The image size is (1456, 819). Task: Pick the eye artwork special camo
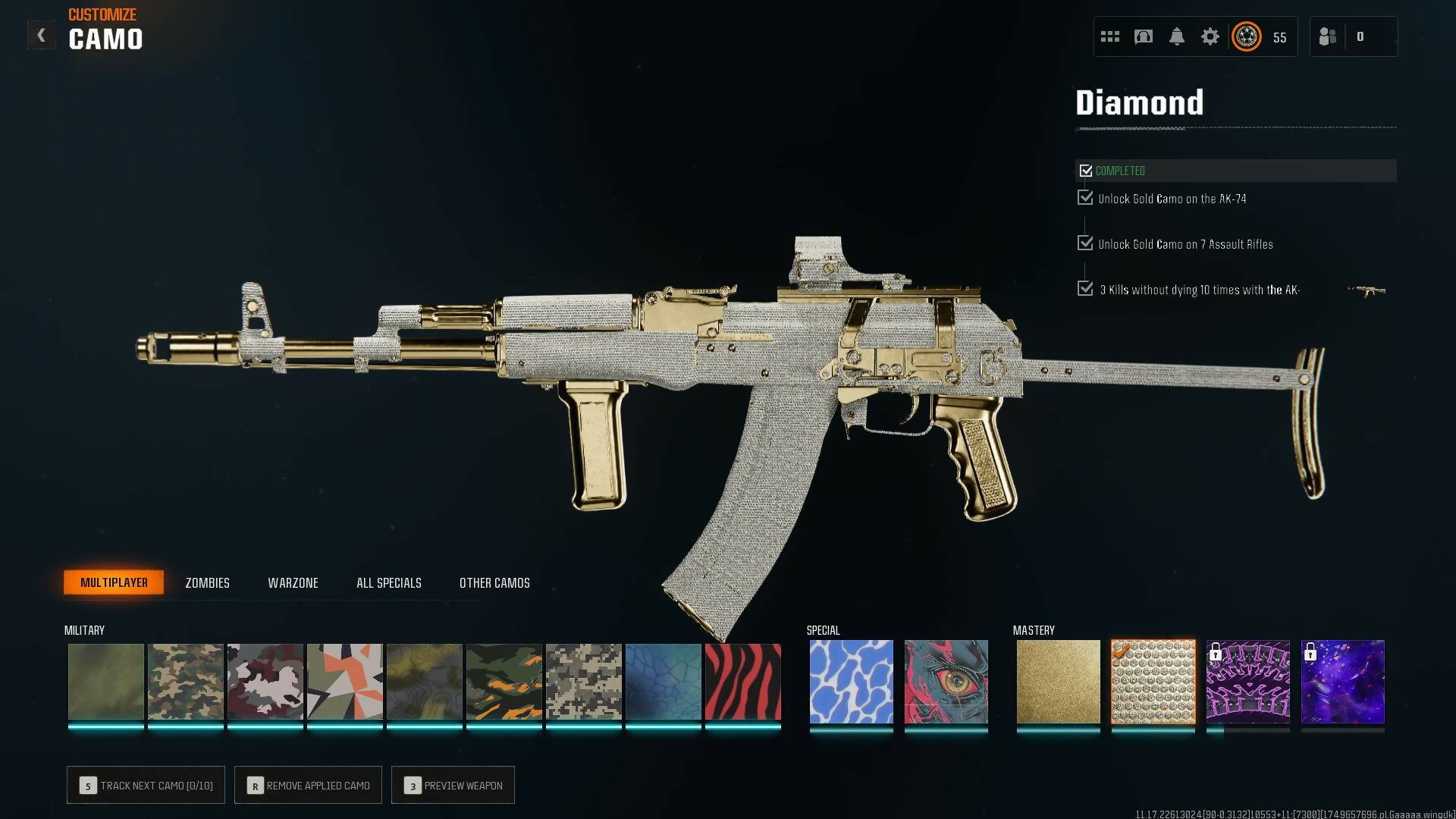pyautogui.click(x=946, y=681)
